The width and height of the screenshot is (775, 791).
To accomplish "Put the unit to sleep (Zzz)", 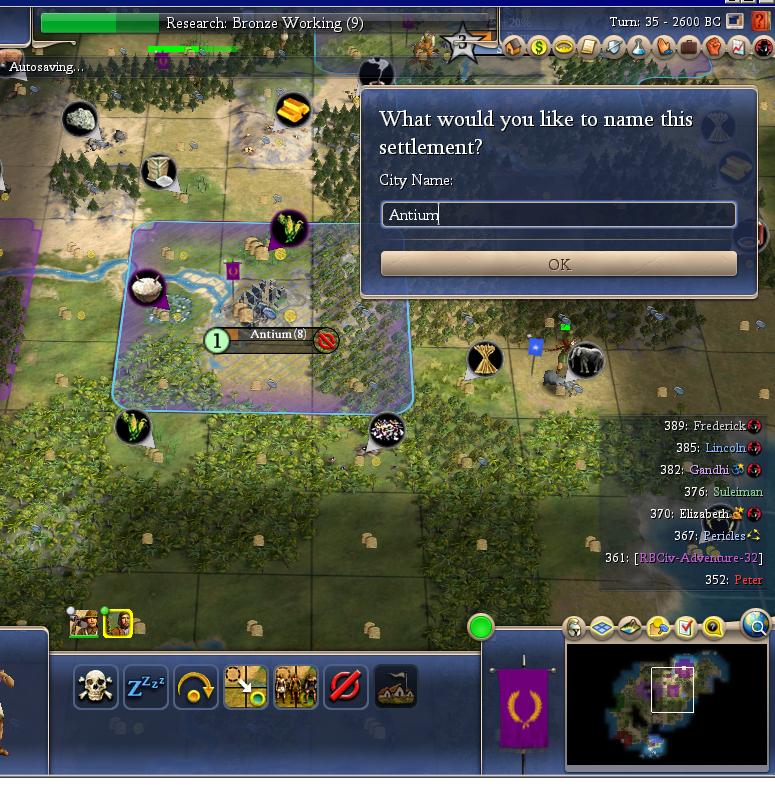I will point(145,687).
